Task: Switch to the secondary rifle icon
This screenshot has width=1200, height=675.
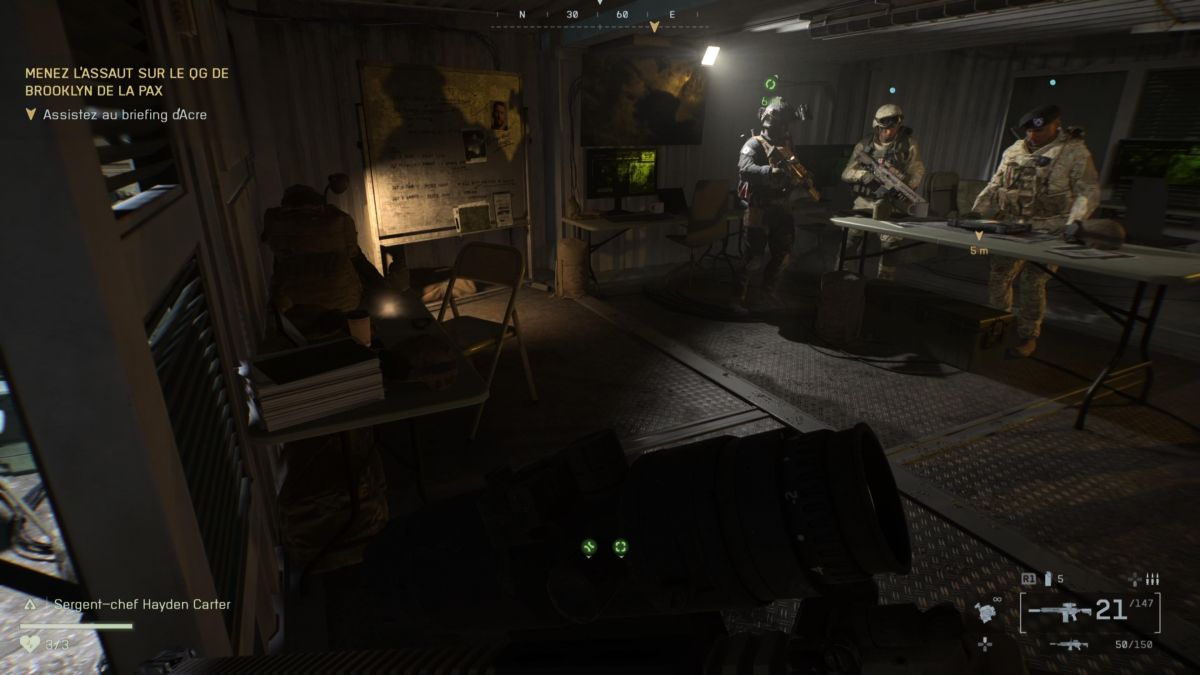Action: click(x=1069, y=645)
